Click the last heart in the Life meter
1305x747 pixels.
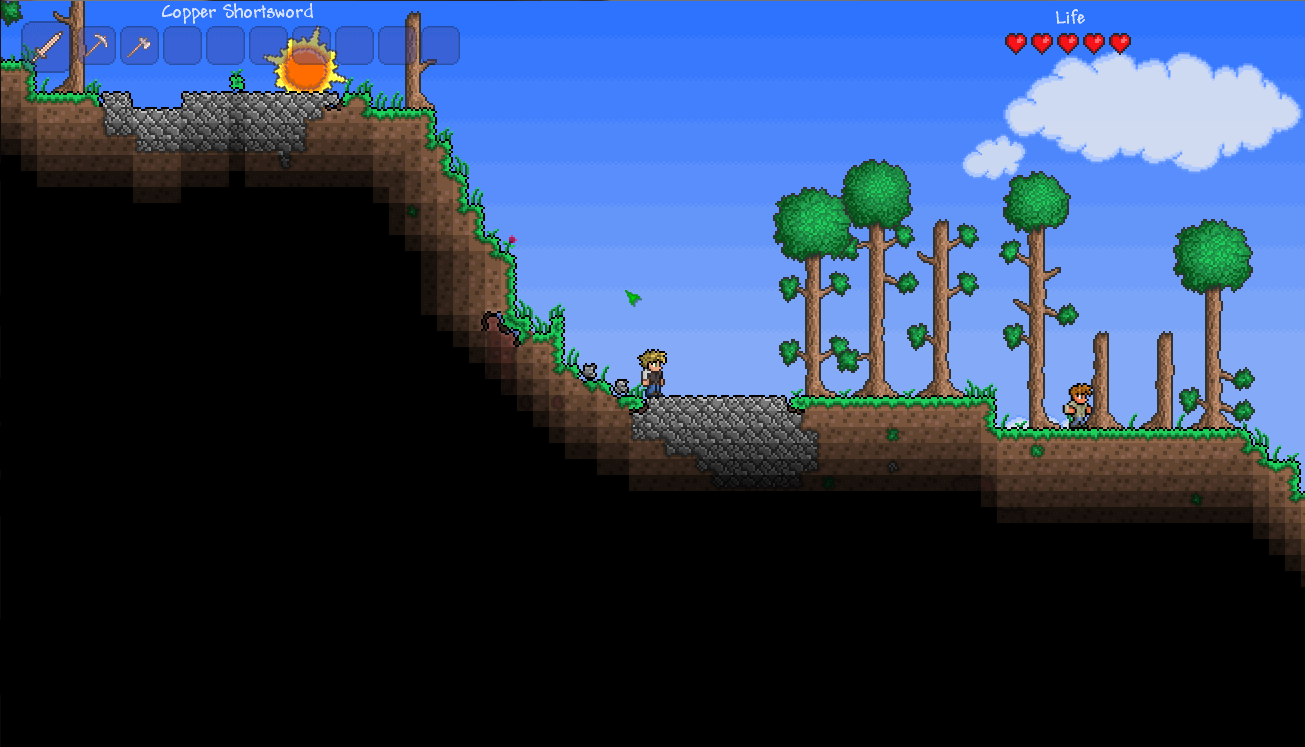point(1121,44)
